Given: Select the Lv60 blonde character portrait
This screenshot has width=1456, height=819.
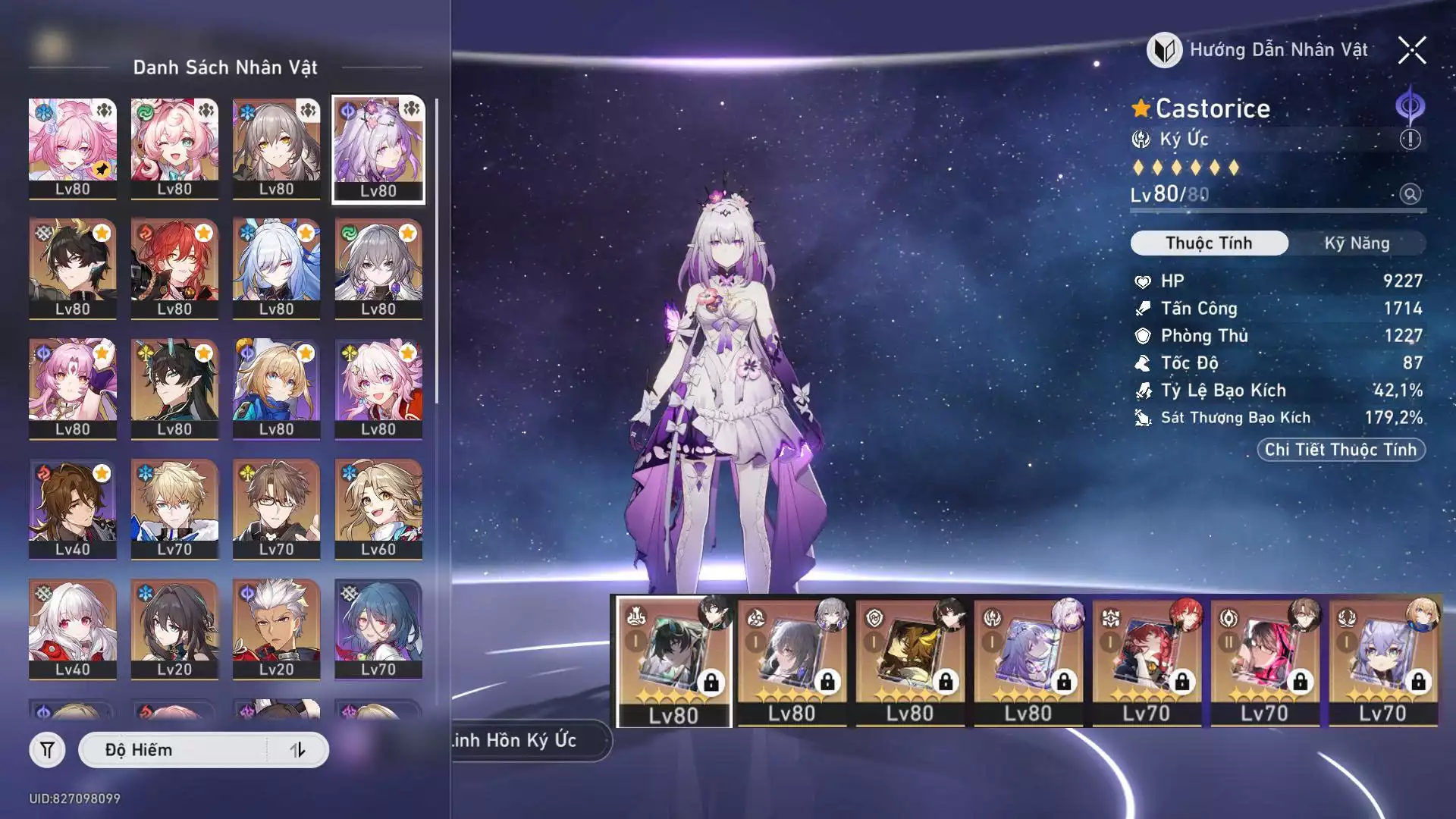Looking at the screenshot, I should (378, 508).
